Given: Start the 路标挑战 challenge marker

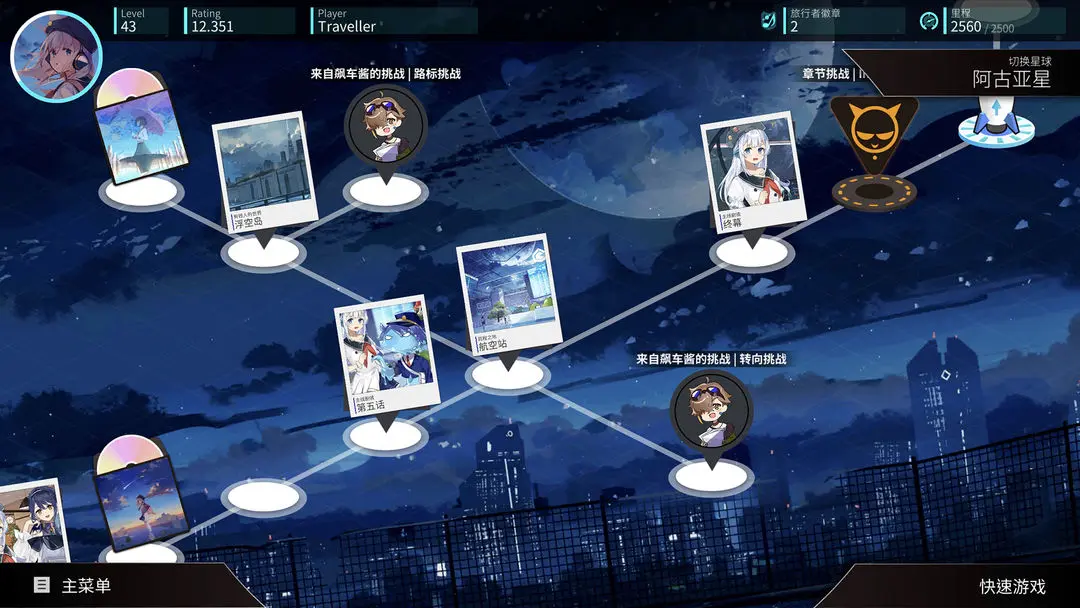Looking at the screenshot, I should click(x=386, y=128).
